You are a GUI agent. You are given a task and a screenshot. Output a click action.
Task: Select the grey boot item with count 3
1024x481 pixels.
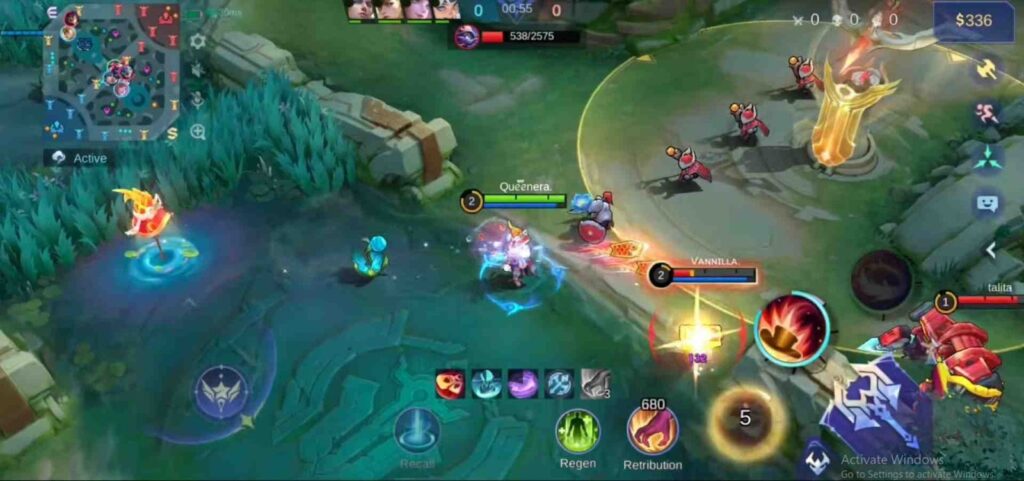coord(595,384)
